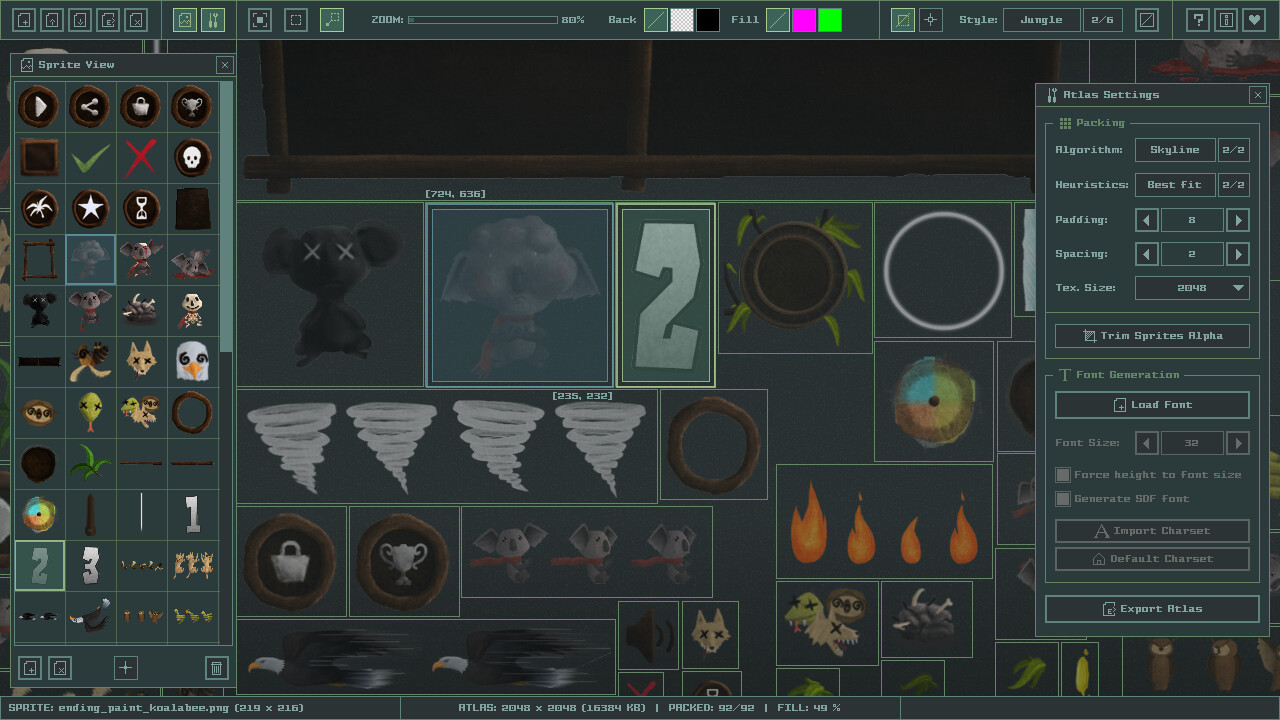This screenshot has width=1280, height=720.
Task: Enable Generate SDF font
Action: 1063,498
